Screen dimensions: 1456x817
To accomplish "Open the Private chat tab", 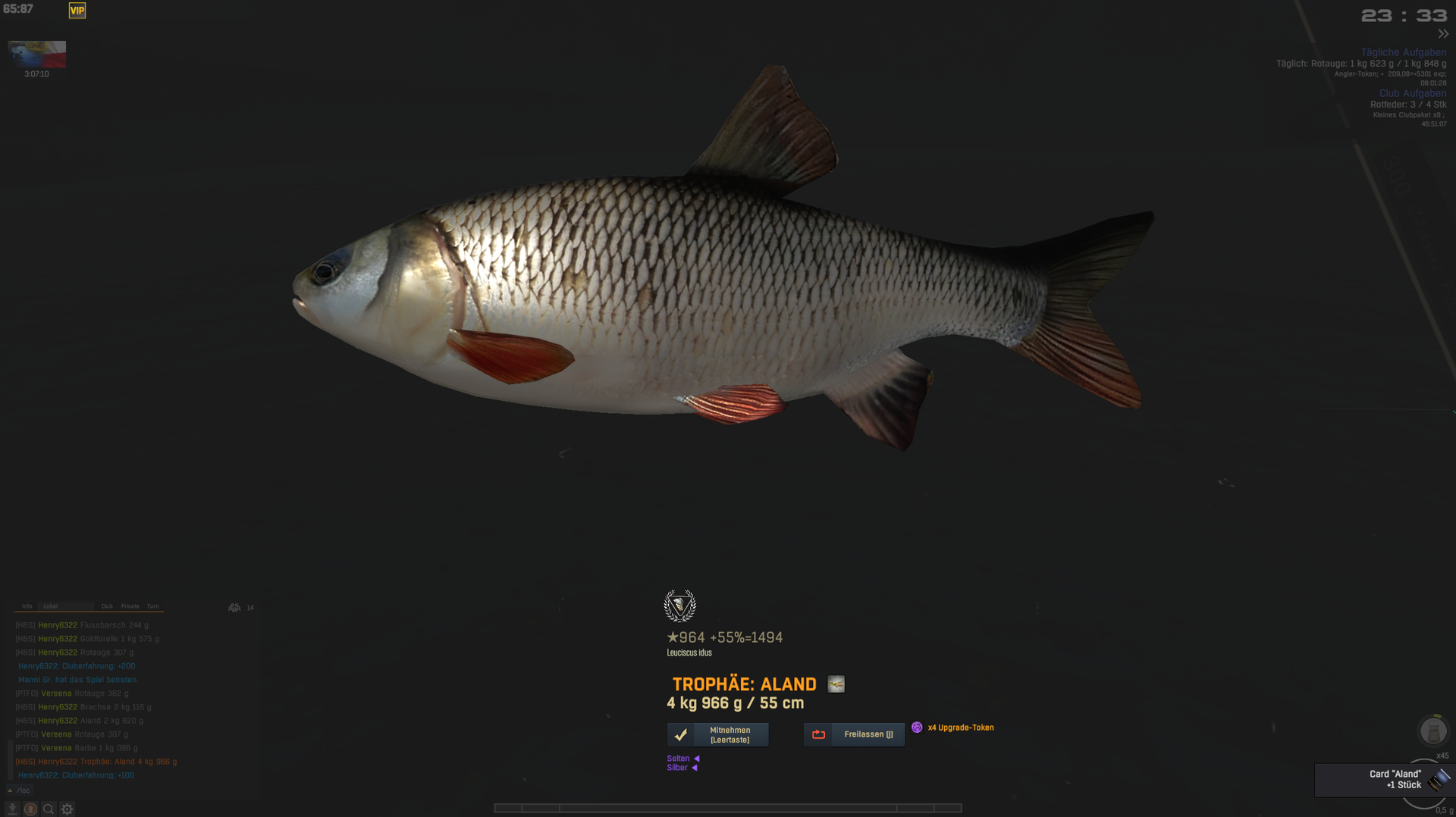I will [x=130, y=606].
